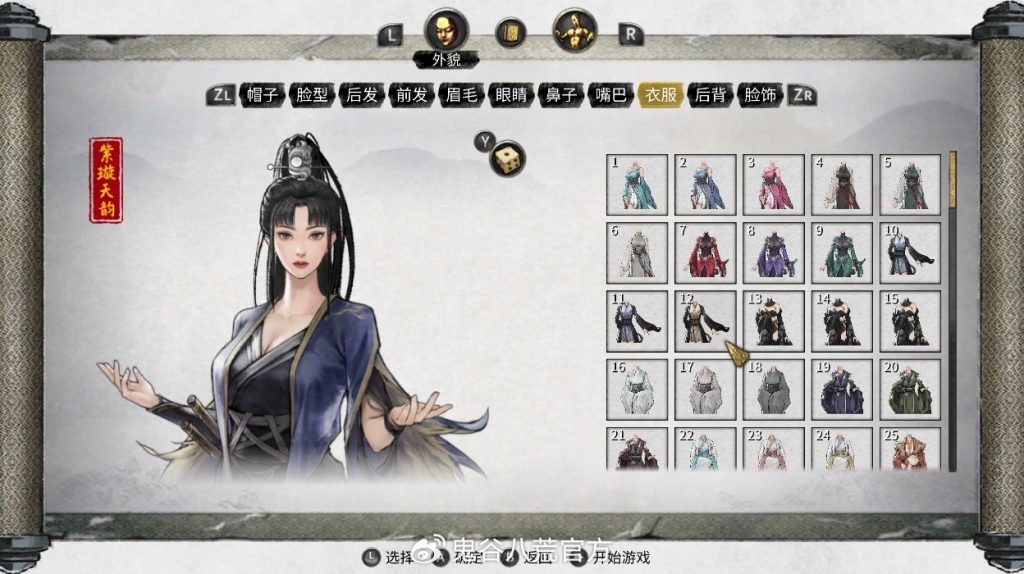Open the 眼睛 eyes tab
This screenshot has width=1024, height=574.
(x=511, y=96)
